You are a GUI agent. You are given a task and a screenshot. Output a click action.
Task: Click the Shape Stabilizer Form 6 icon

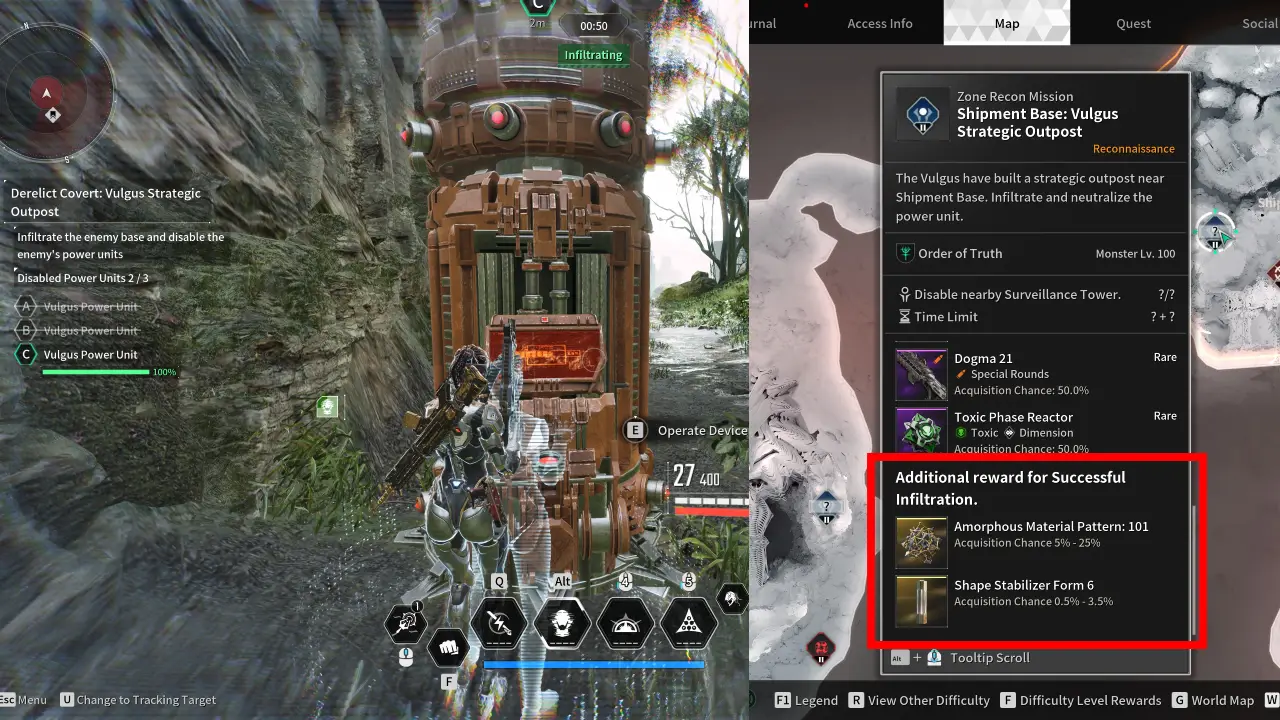point(921,601)
